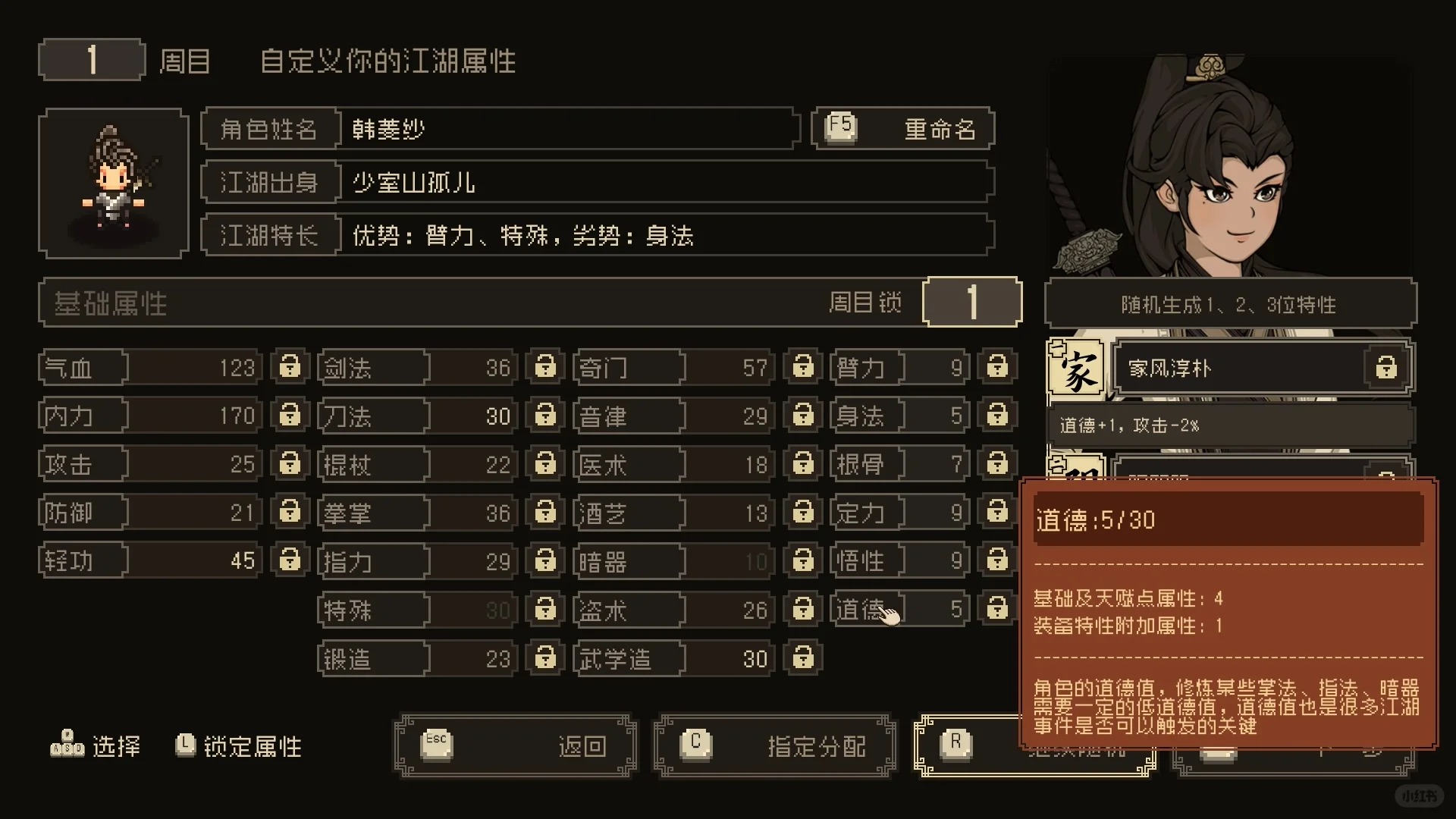Click the C key icon on 指定分配 button
The width and height of the screenshot is (1456, 819).
(x=697, y=745)
